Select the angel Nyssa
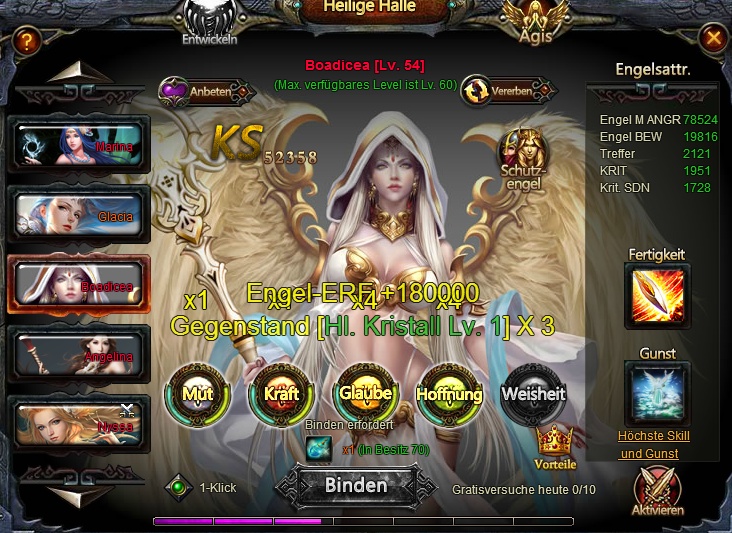This screenshot has width=732, height=533. (79, 423)
